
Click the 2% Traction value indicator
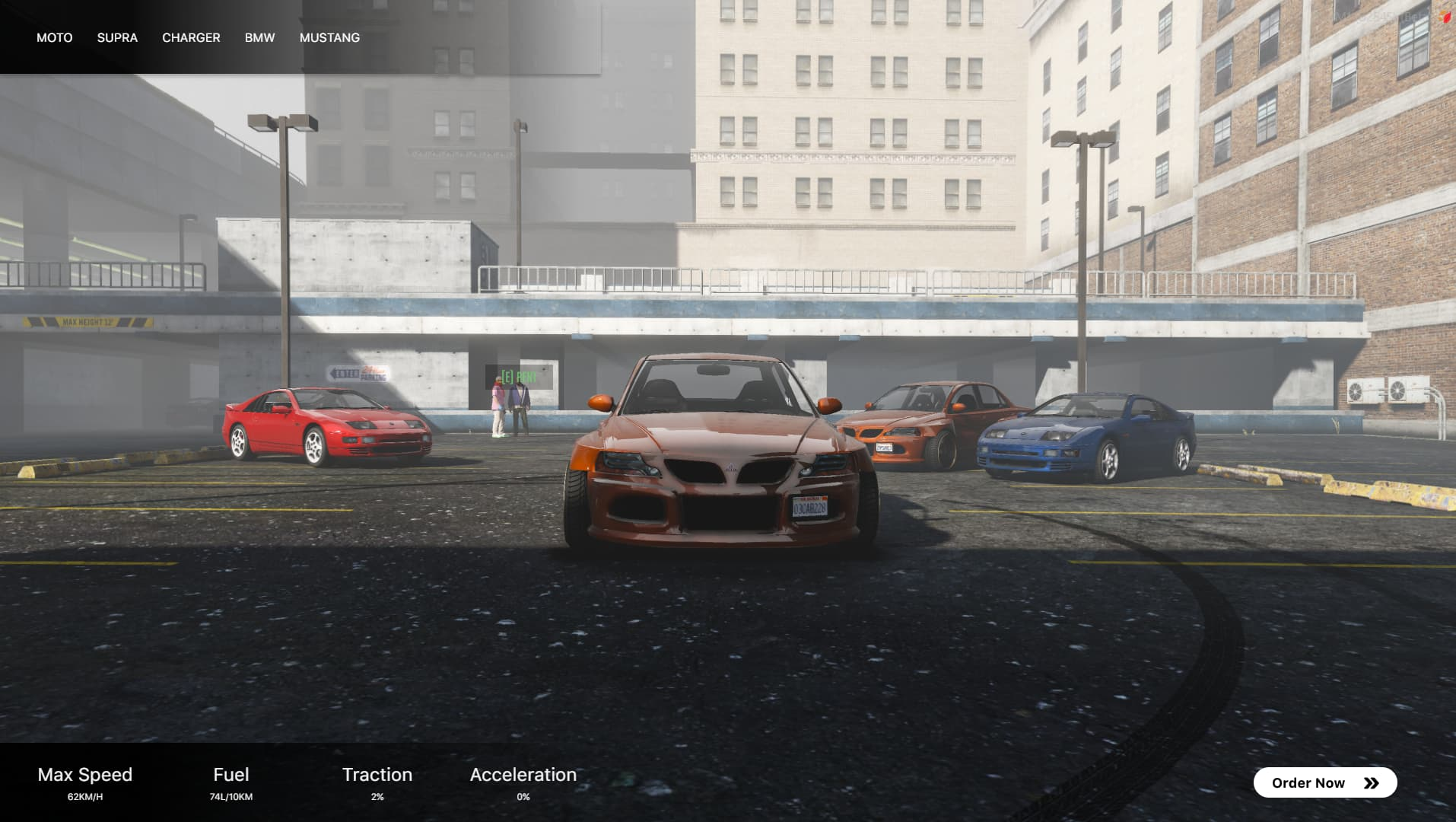(x=377, y=797)
